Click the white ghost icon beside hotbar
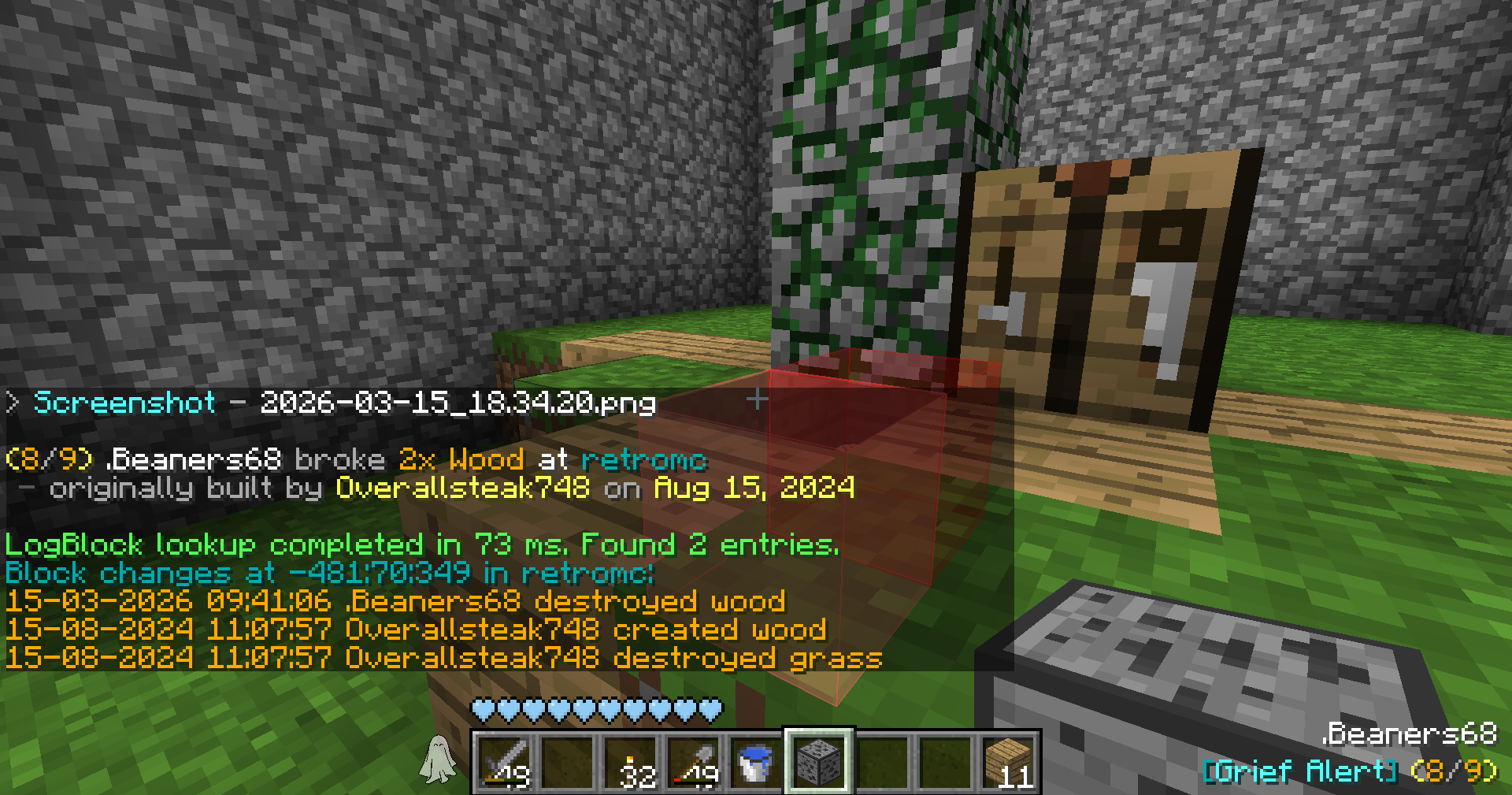Image resolution: width=1512 pixels, height=795 pixels. 438,760
